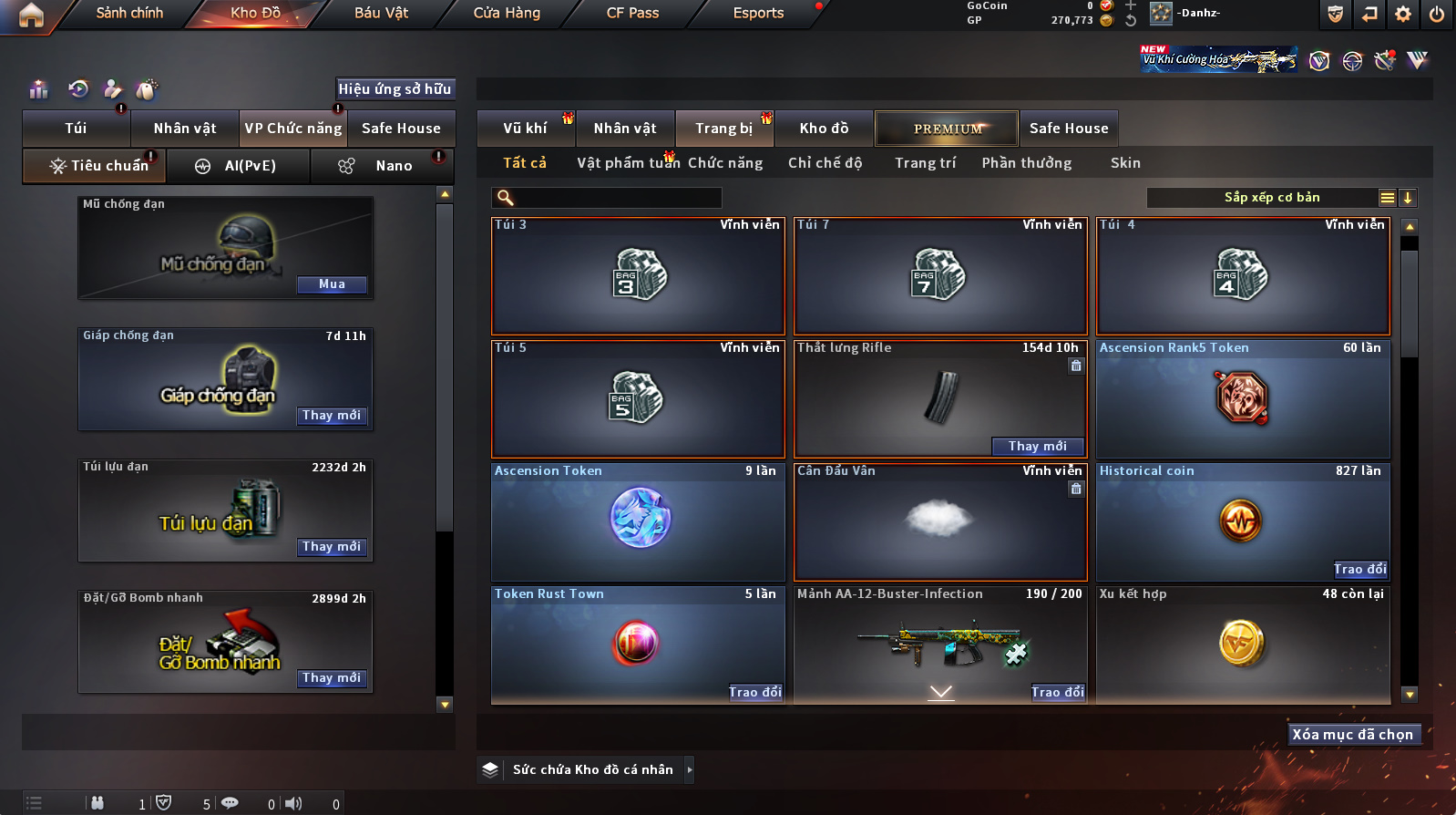Open the settings gear icon

[1403, 14]
